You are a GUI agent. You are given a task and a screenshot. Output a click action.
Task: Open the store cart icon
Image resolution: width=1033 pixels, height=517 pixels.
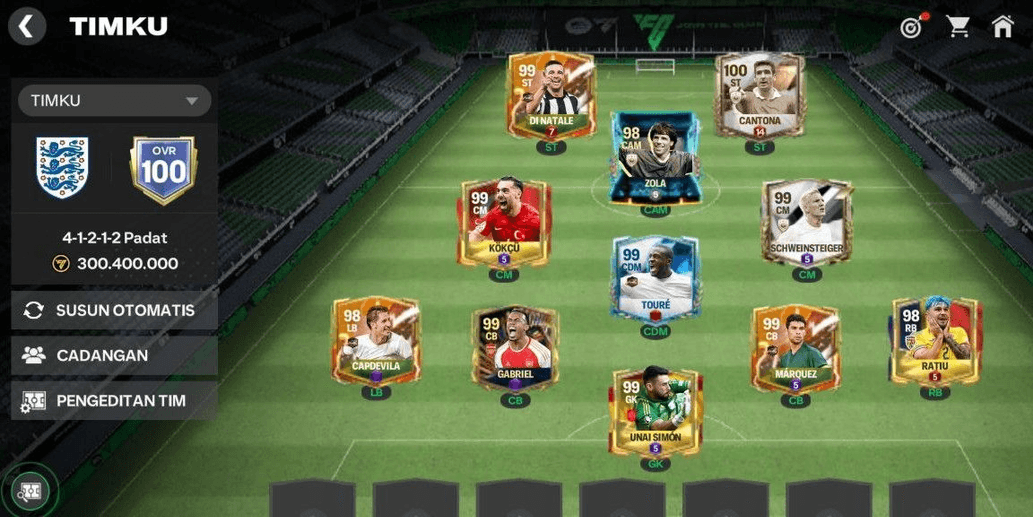click(958, 27)
